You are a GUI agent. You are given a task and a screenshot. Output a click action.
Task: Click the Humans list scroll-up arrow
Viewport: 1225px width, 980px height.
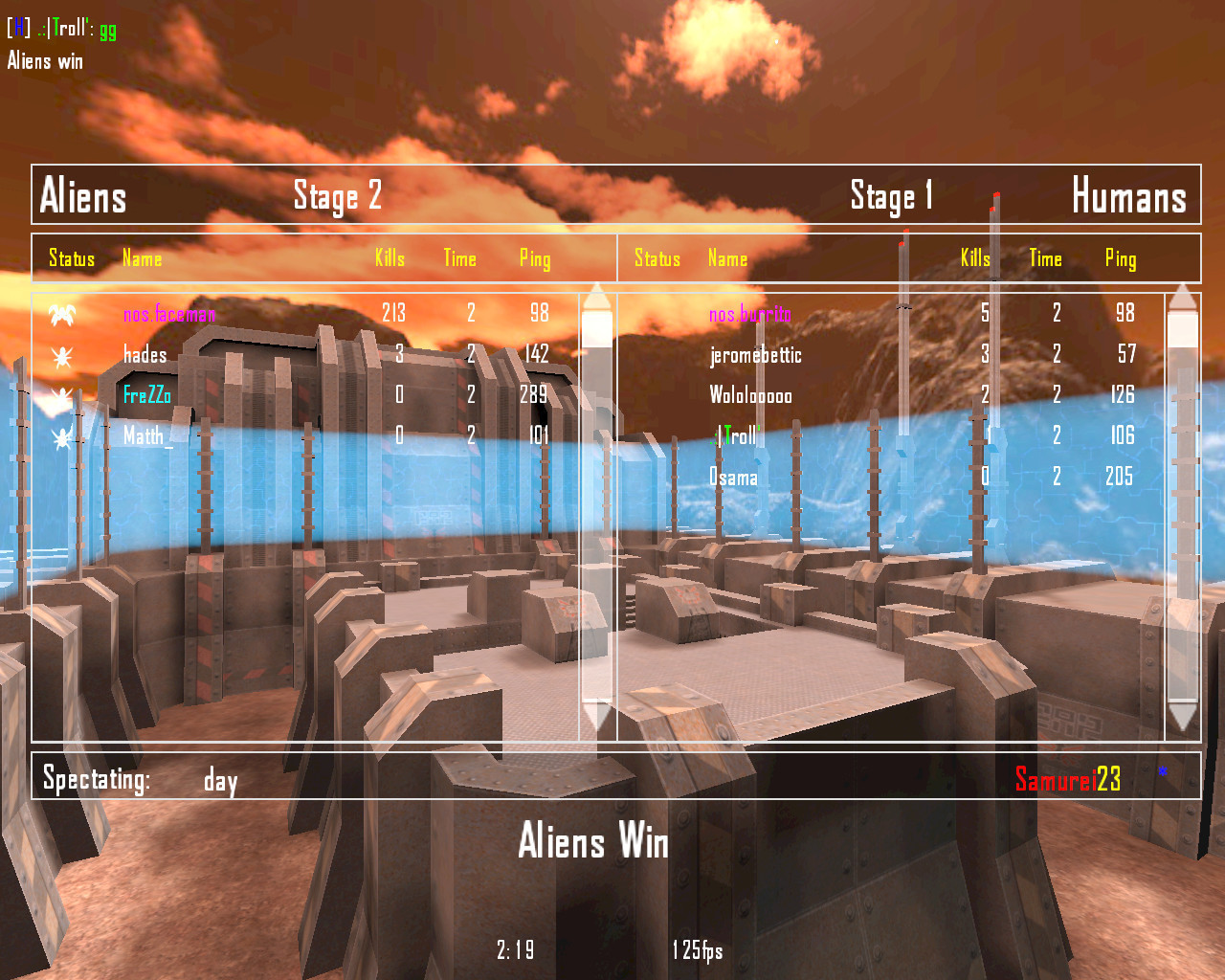1183,297
